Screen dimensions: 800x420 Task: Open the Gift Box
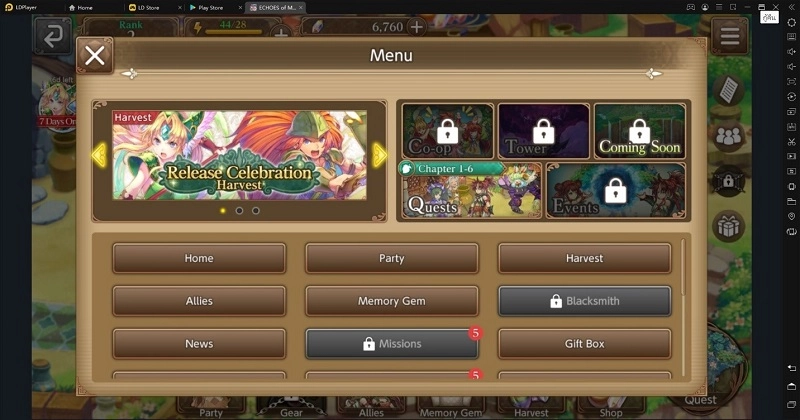(584, 344)
